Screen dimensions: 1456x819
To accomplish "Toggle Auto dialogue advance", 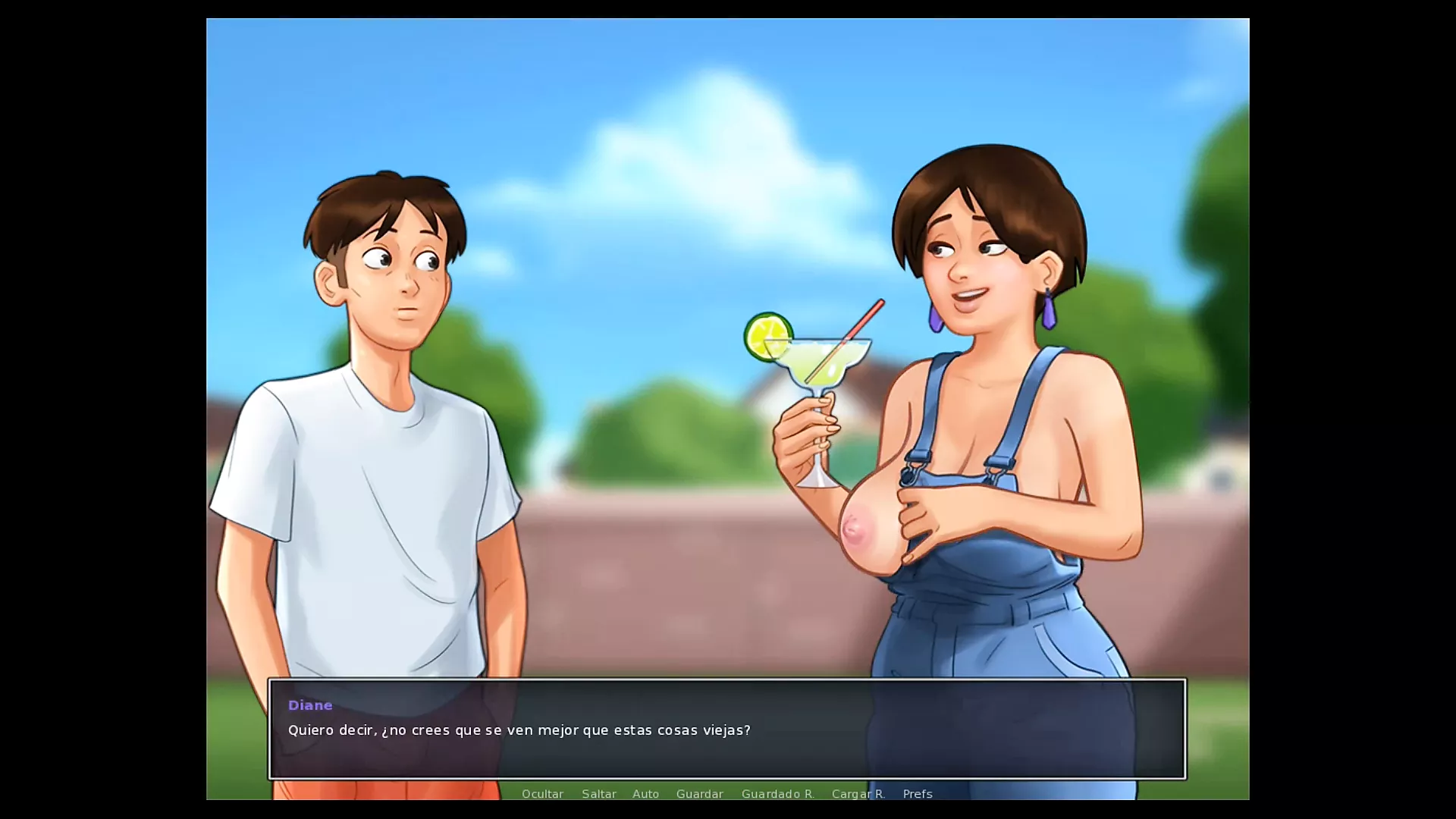I will click(x=645, y=794).
